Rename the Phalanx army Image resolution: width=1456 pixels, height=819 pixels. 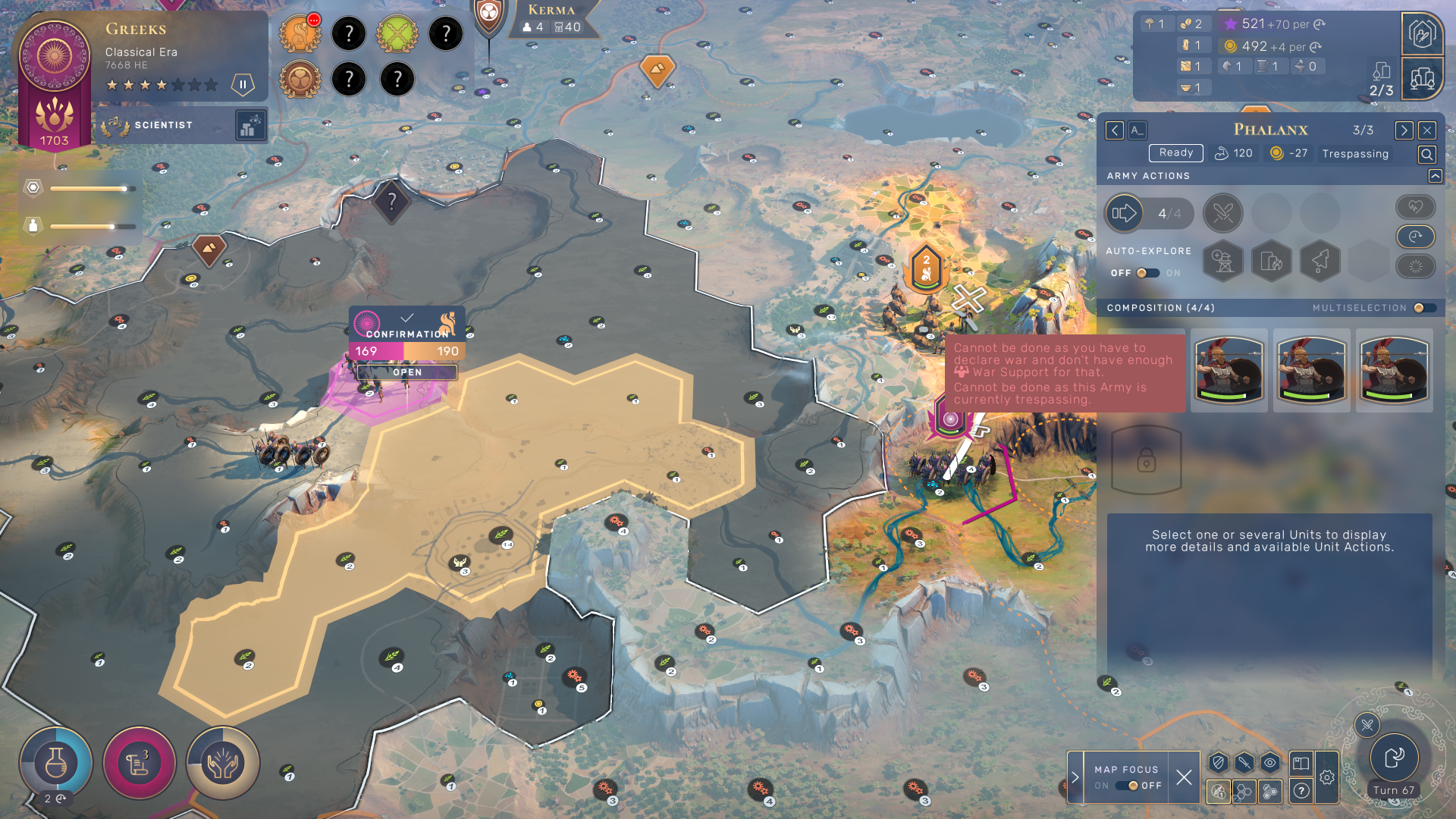(x=1137, y=130)
